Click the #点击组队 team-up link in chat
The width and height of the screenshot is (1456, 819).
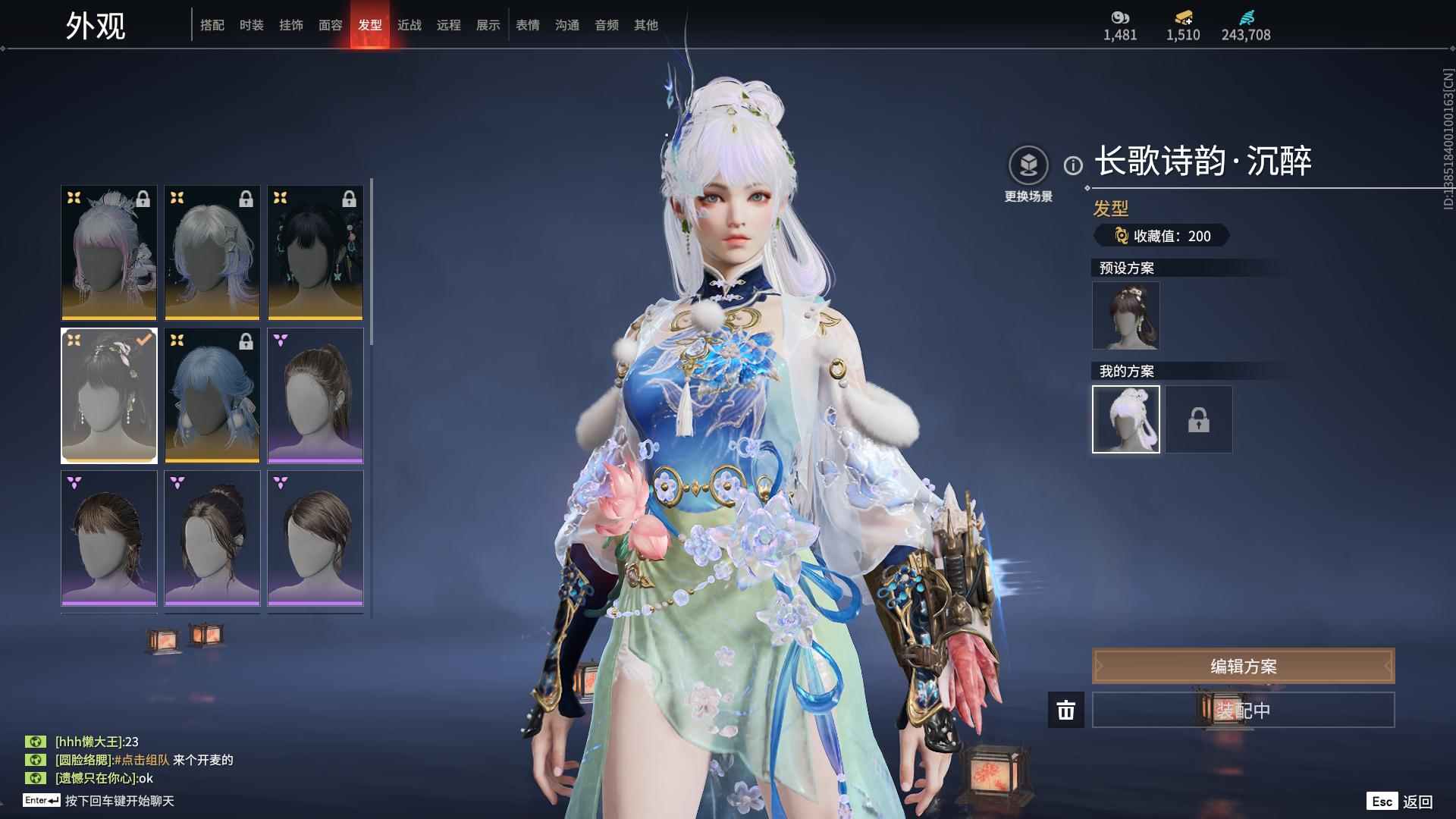142,760
